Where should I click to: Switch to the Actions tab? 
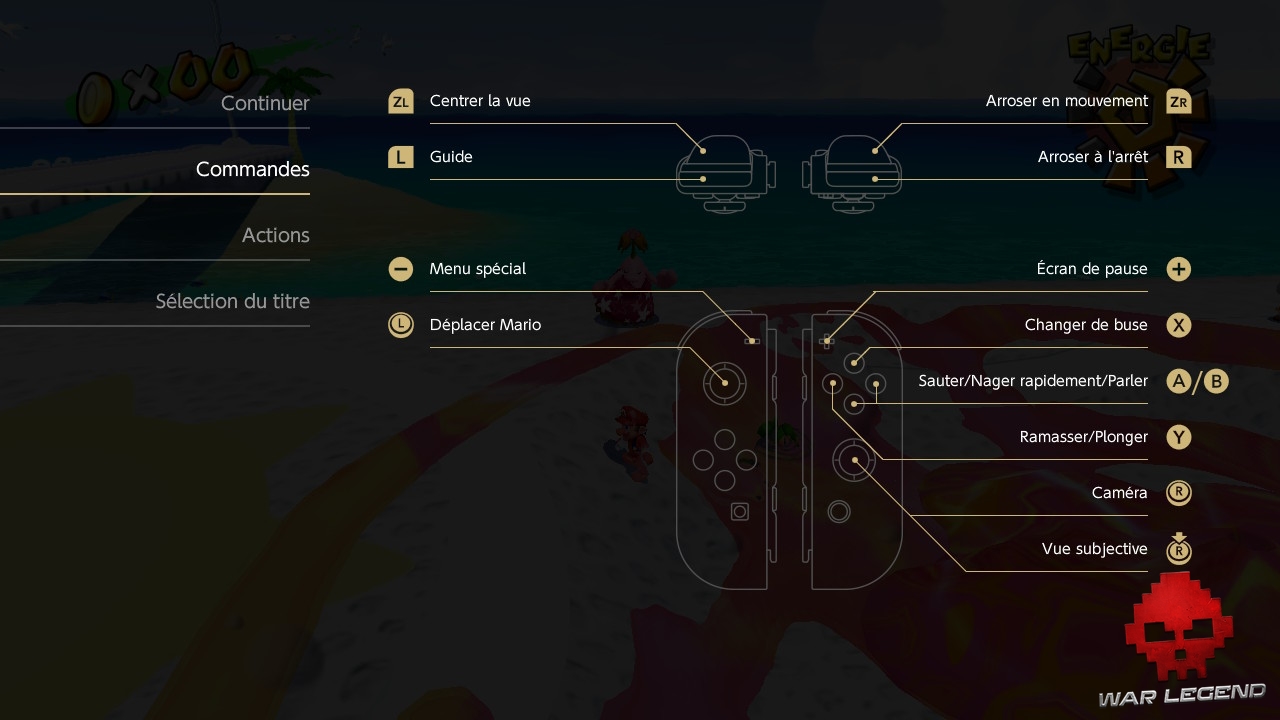[275, 235]
